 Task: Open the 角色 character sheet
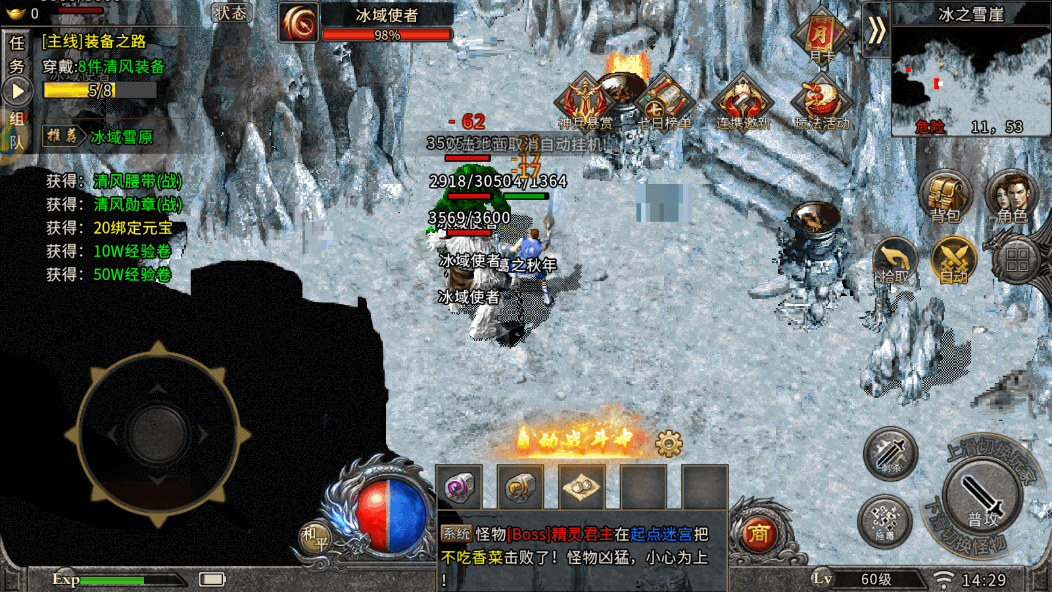click(x=1011, y=196)
